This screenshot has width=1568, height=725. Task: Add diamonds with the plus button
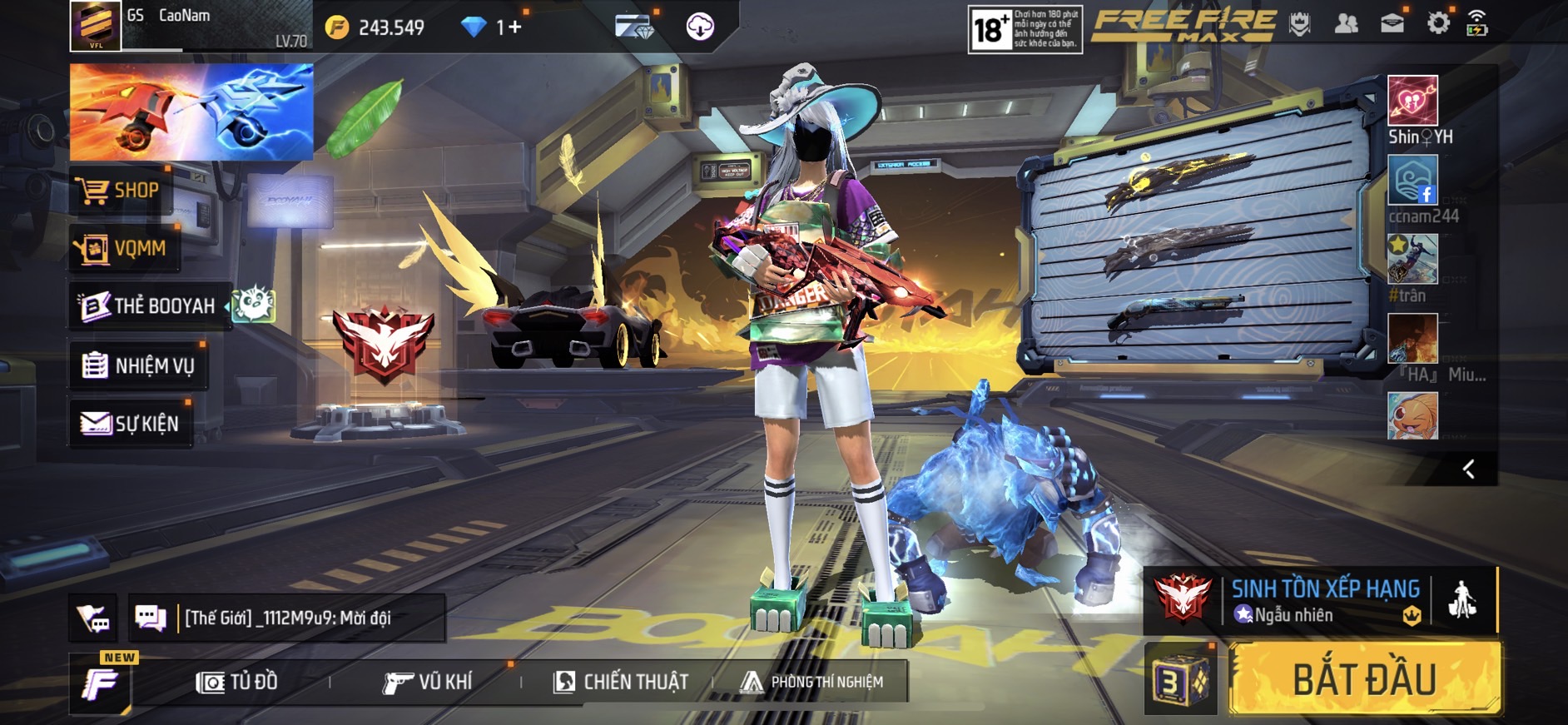coord(514,27)
